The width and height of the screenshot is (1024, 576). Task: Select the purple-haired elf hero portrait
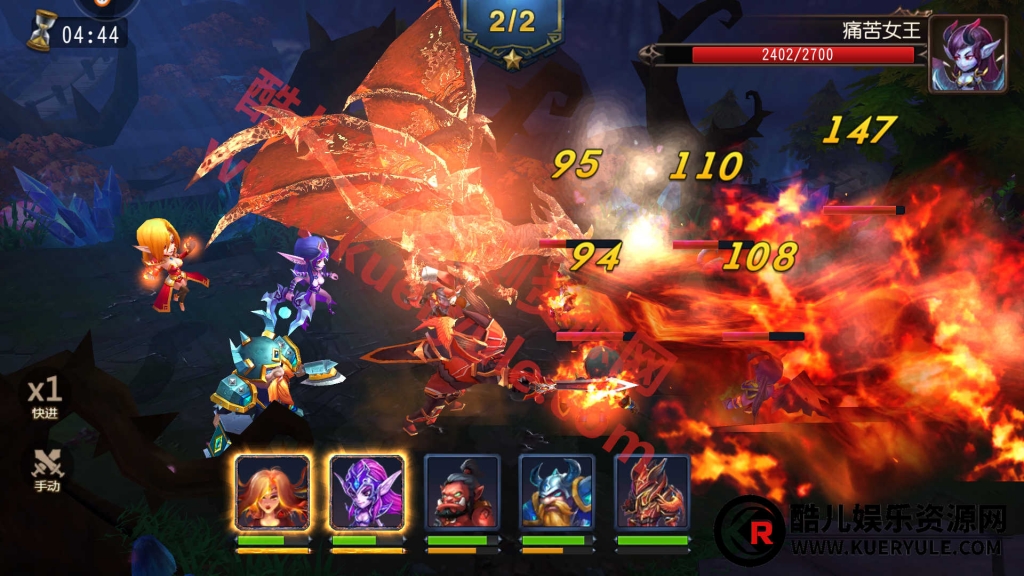(x=367, y=492)
